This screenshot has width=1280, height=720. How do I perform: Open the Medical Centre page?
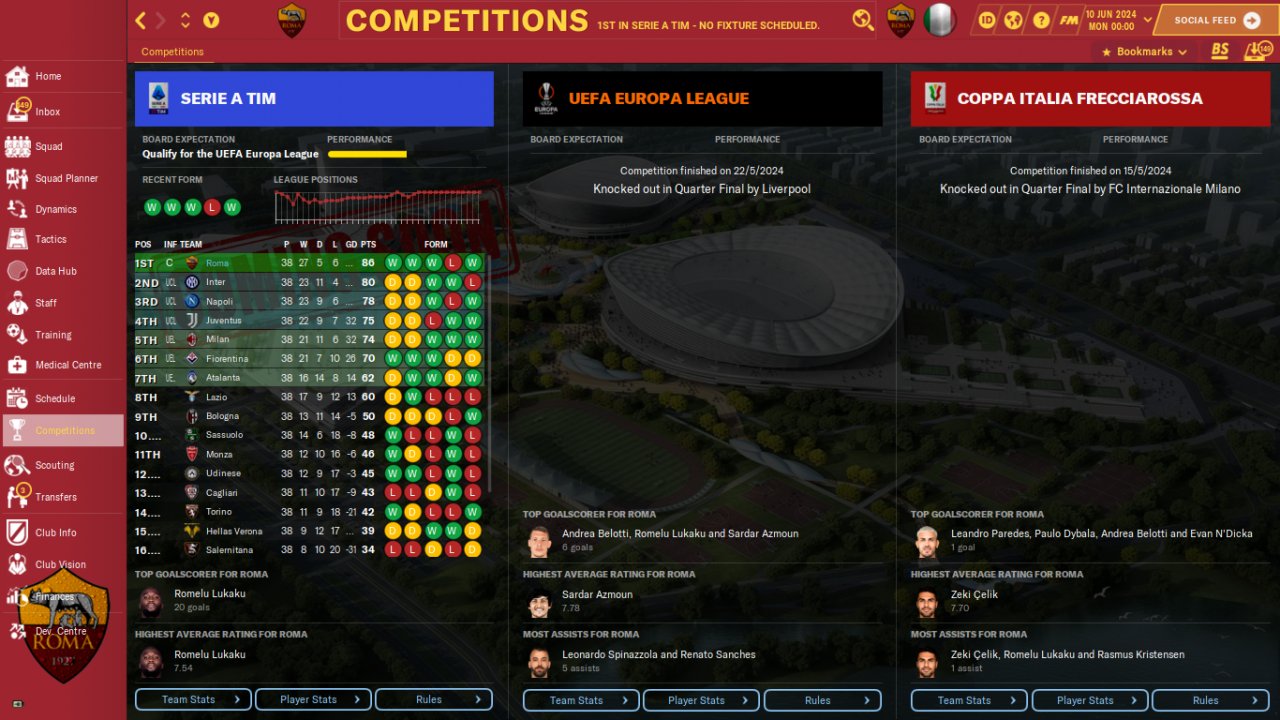67,365
